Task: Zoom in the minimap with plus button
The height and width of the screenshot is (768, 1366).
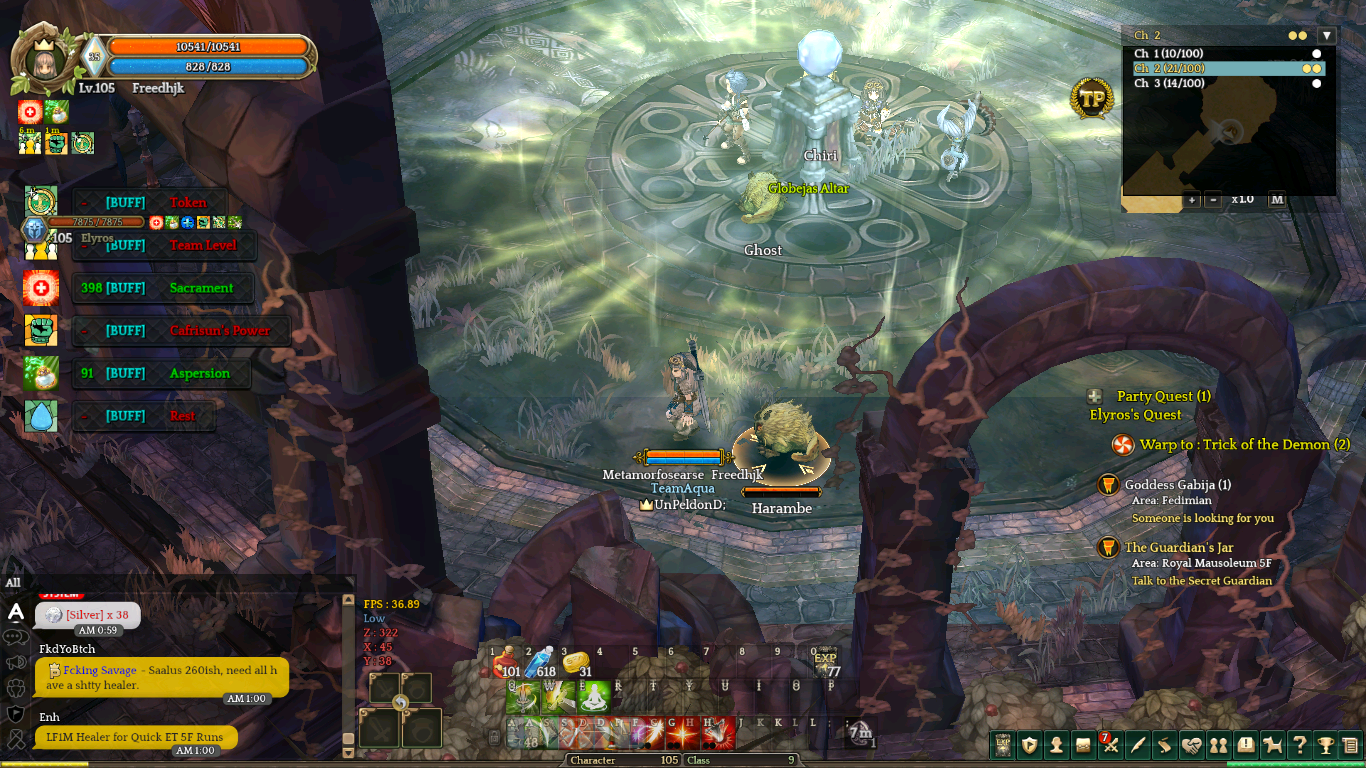Action: click(x=1192, y=199)
